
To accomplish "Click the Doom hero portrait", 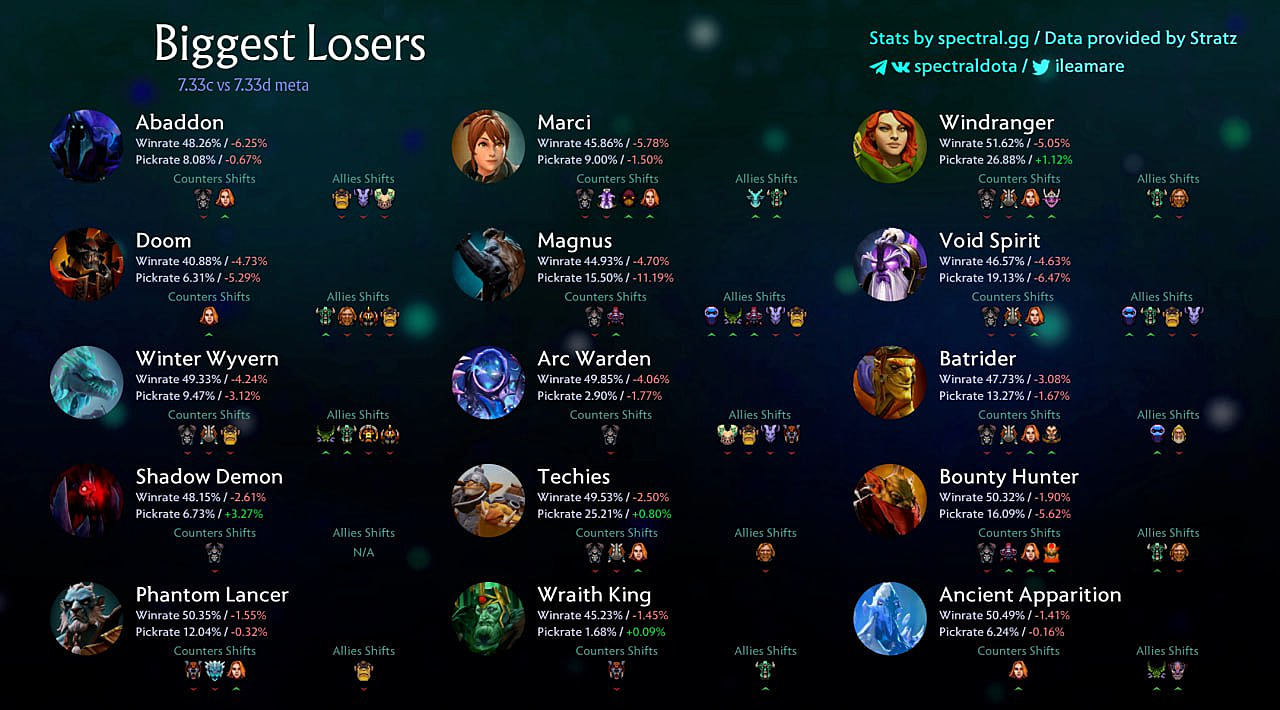I will click(x=86, y=264).
